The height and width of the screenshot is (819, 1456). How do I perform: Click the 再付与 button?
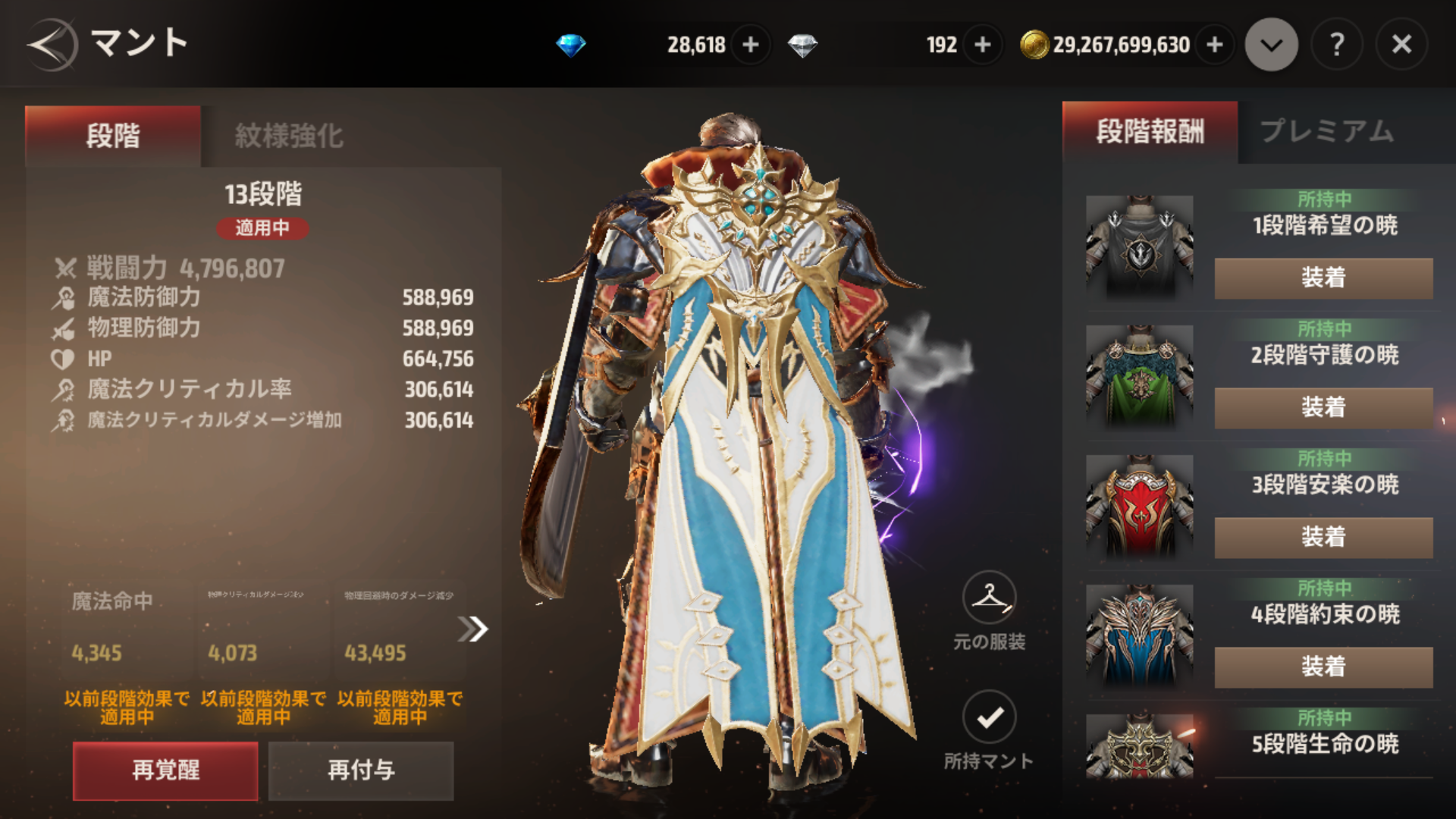(x=361, y=770)
